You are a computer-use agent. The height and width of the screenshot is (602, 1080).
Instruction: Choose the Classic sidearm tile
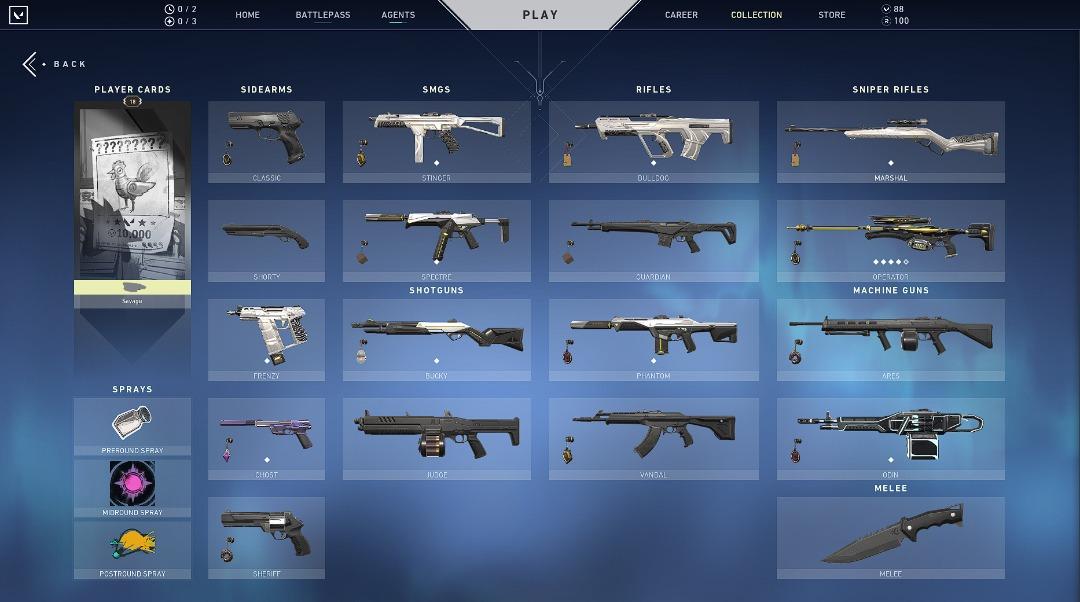click(266, 141)
